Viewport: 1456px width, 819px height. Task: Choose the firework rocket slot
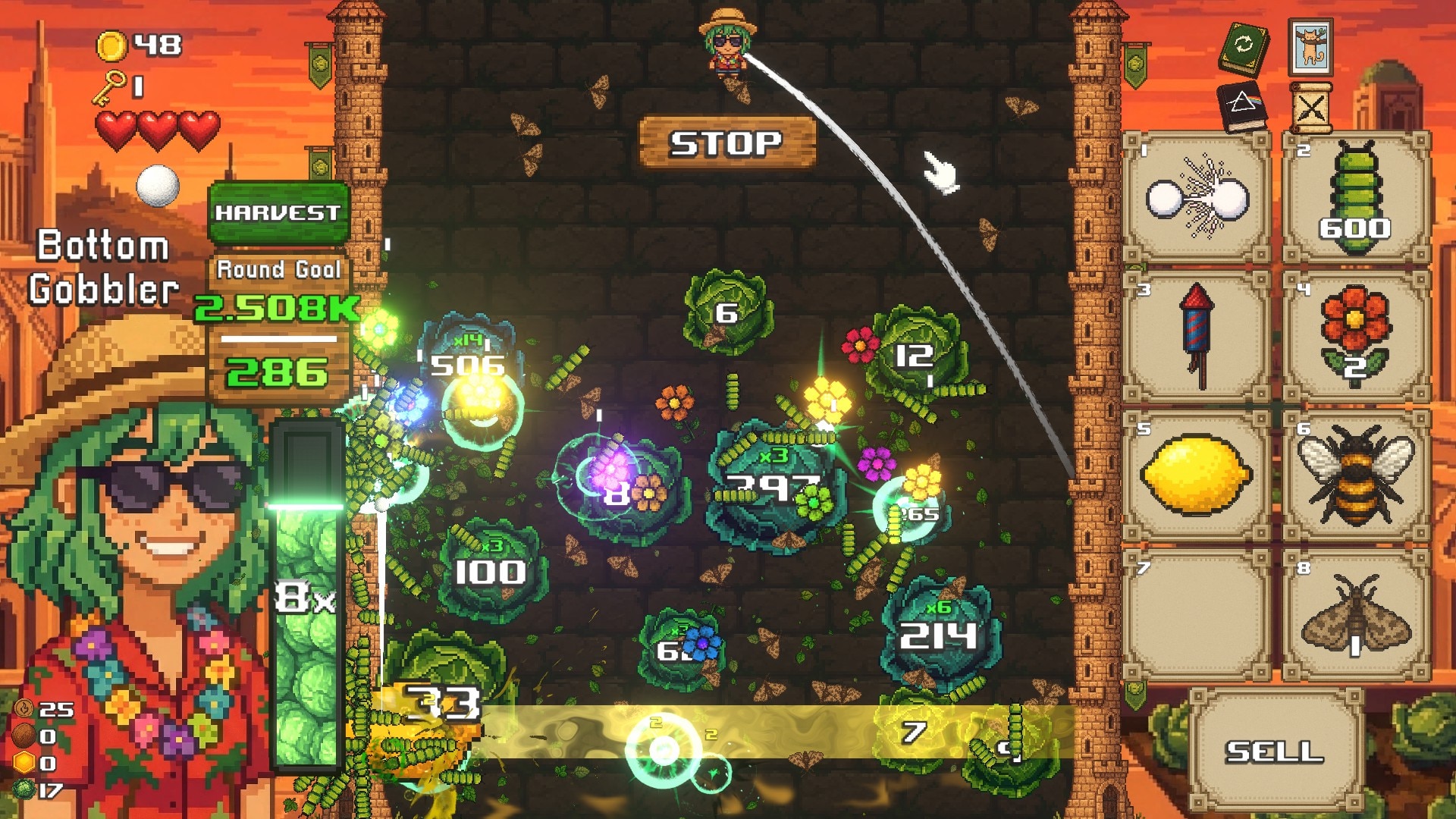tap(1197, 337)
